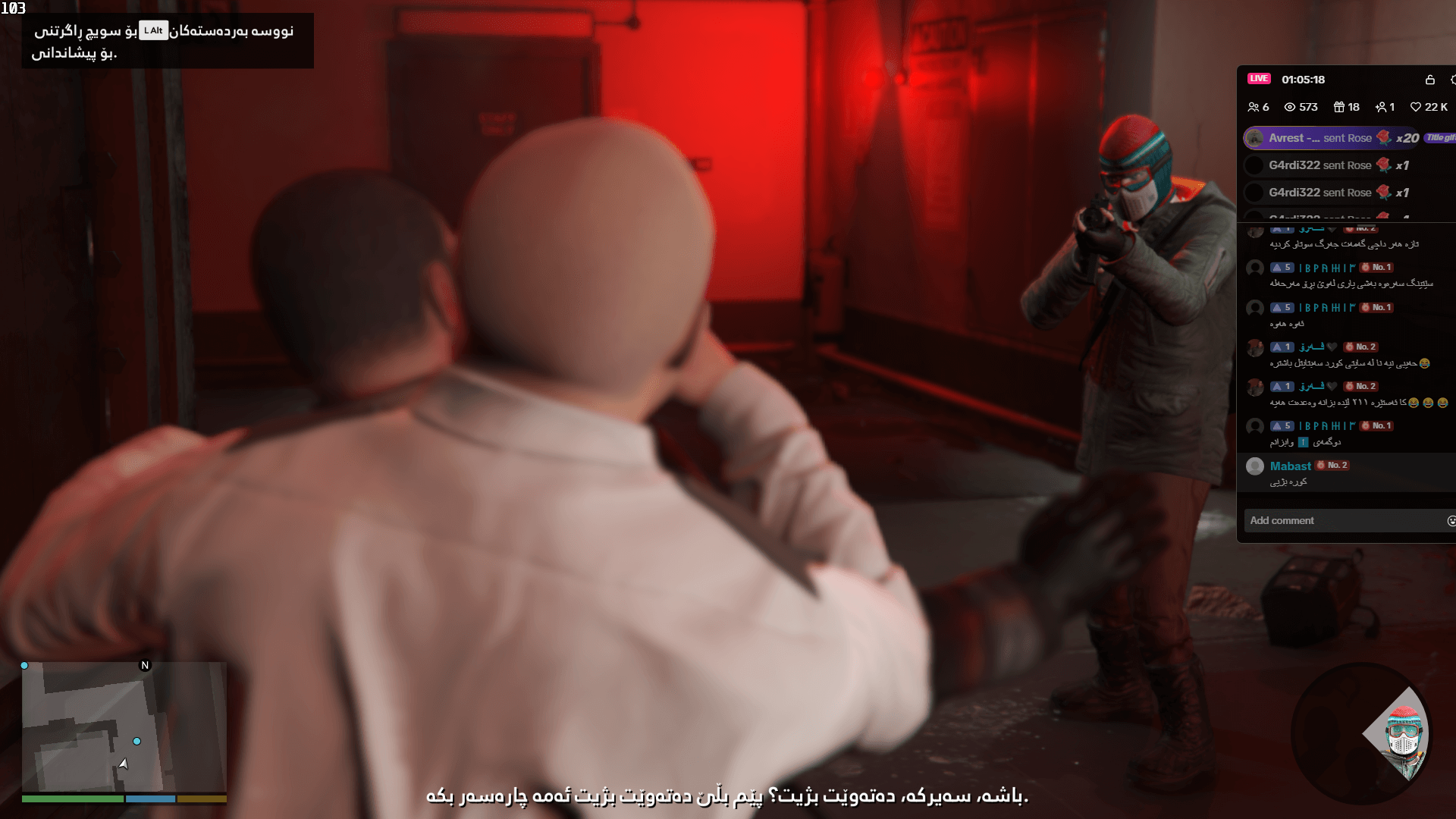The height and width of the screenshot is (819, 1456).
Task: Open Mabast's profile from chat
Action: click(1290, 466)
